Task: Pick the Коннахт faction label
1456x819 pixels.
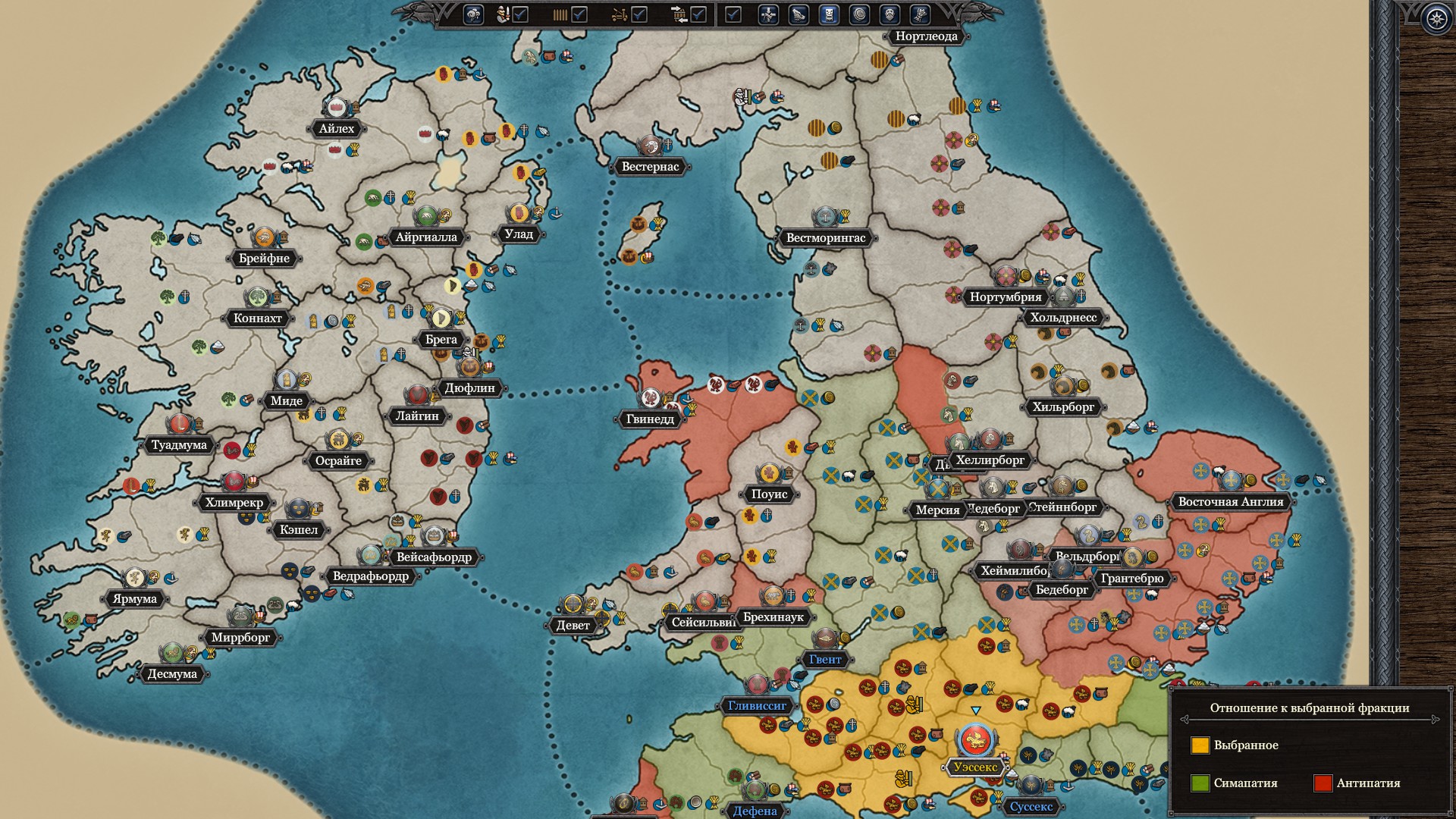Action: point(258,318)
